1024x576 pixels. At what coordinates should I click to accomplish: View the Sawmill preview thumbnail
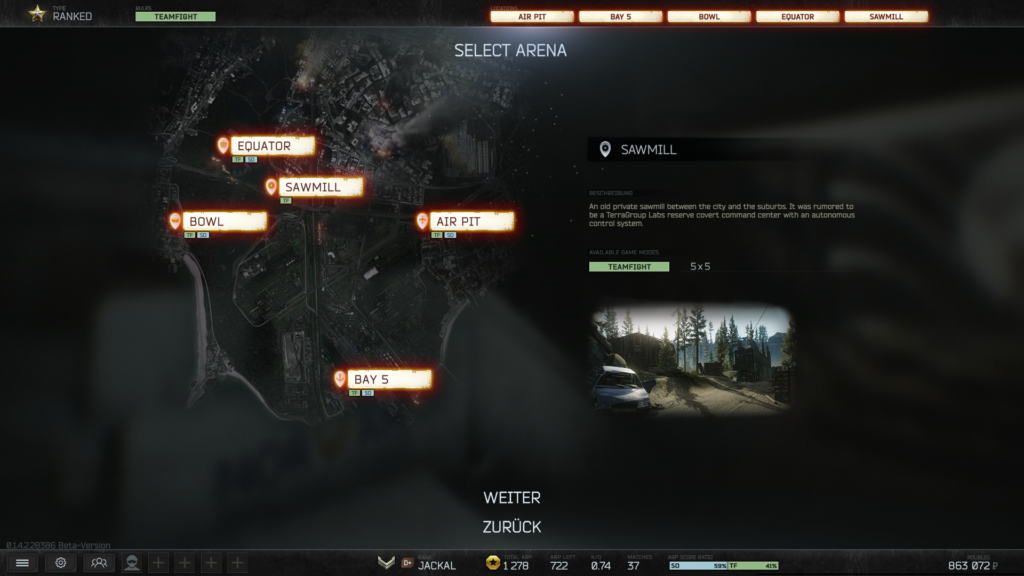(692, 360)
